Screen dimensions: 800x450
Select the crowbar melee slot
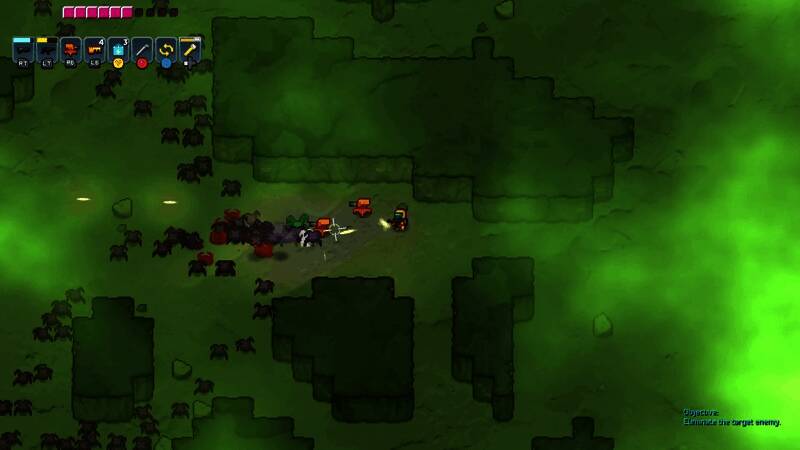pyautogui.click(x=142, y=48)
